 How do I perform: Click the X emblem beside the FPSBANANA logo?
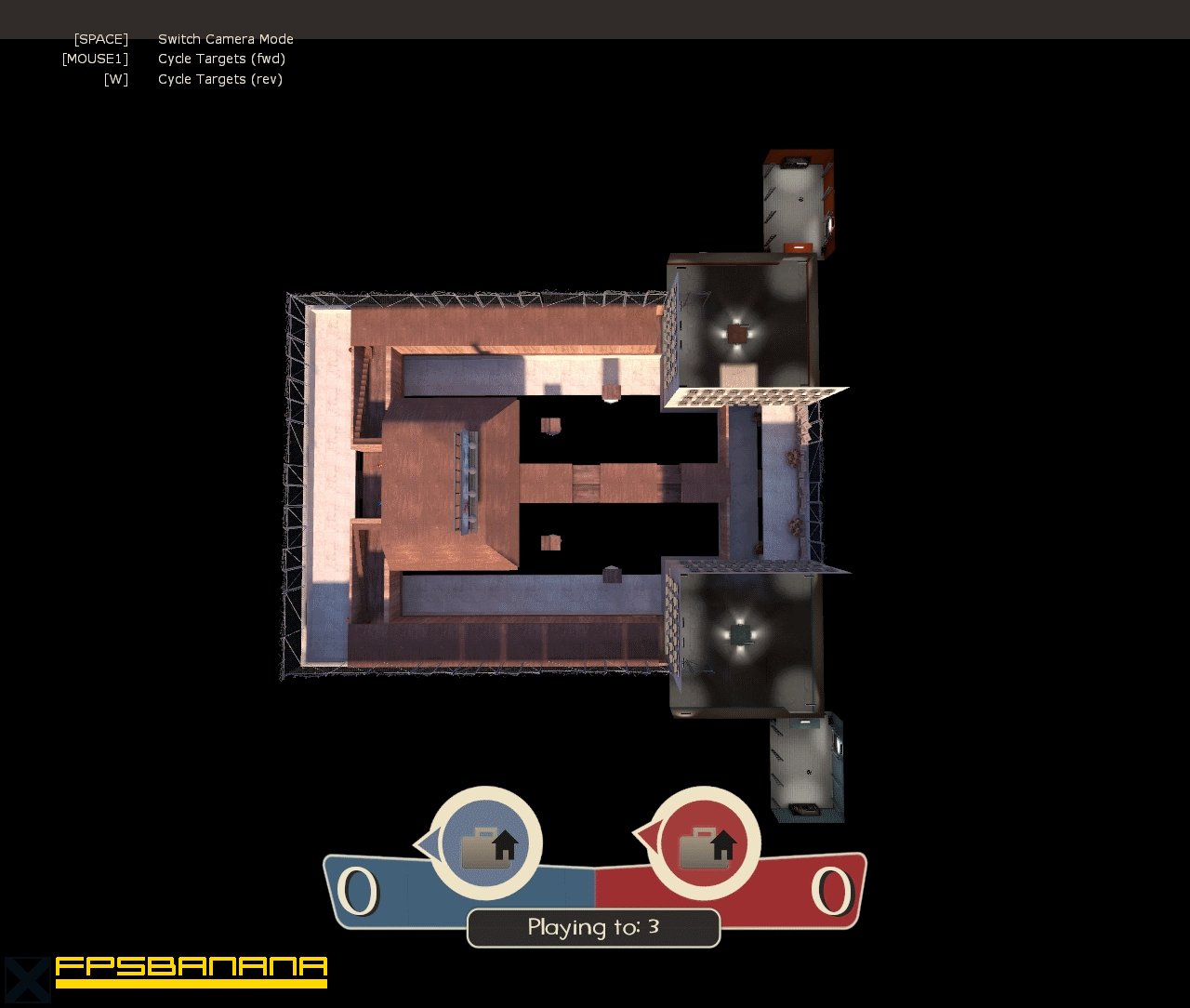25,977
